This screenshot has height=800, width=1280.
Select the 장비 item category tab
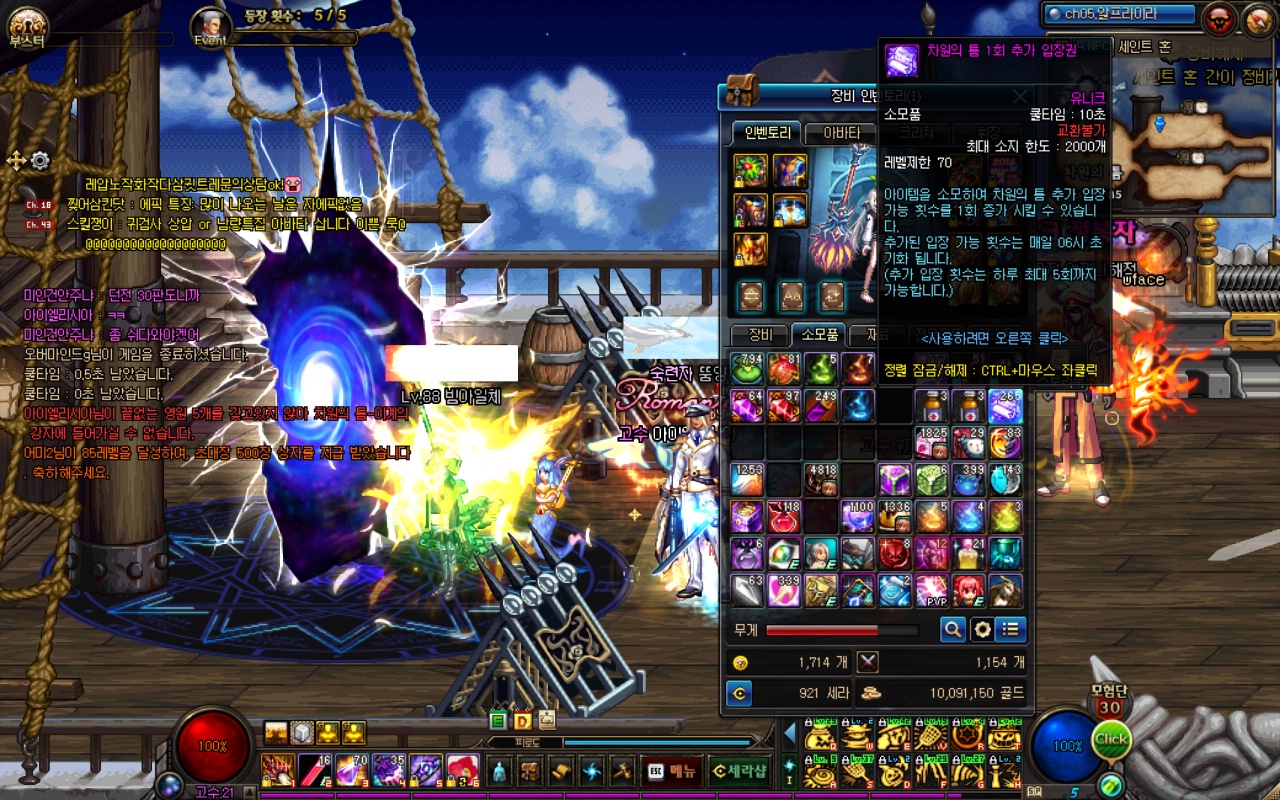pos(760,335)
